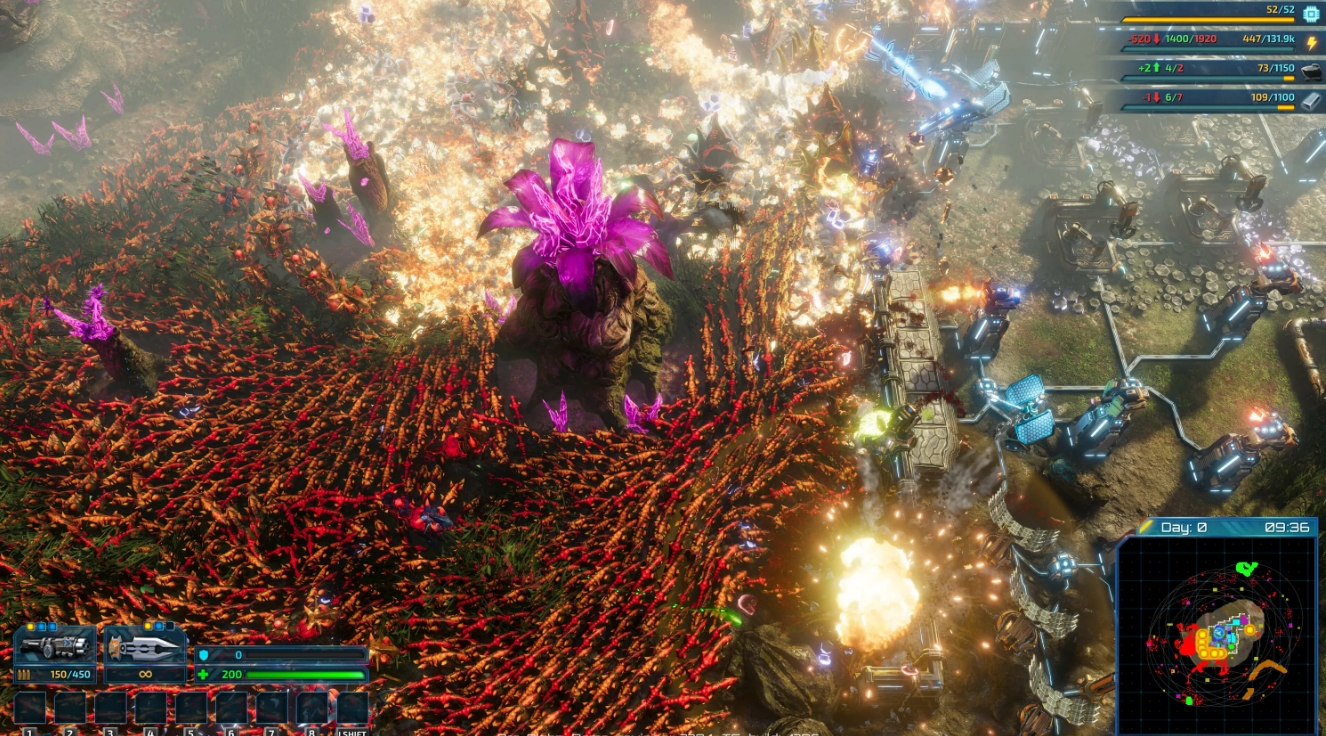Click the shield status icon
The image size is (1326, 736).
point(205,655)
